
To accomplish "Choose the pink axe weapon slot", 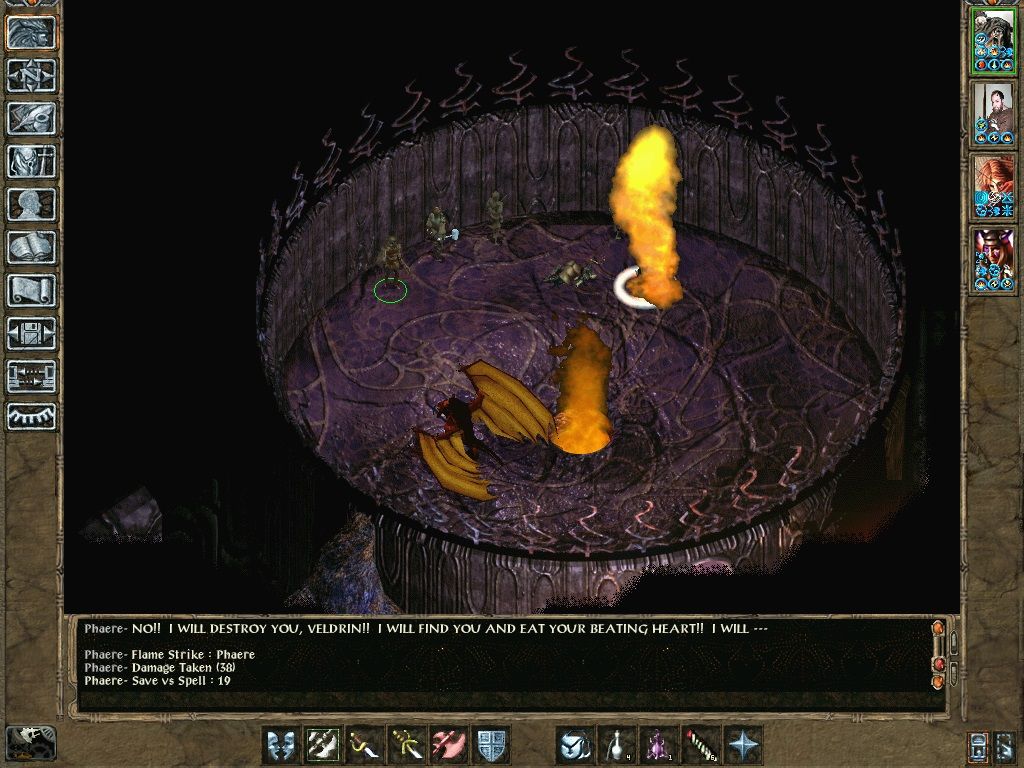I will tap(448, 745).
